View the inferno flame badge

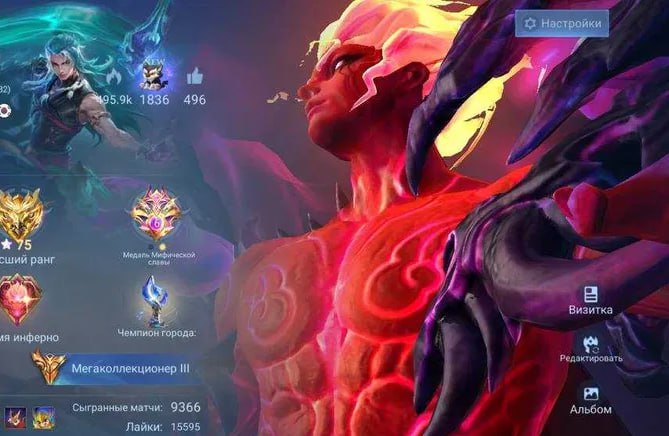pyautogui.click(x=18, y=298)
